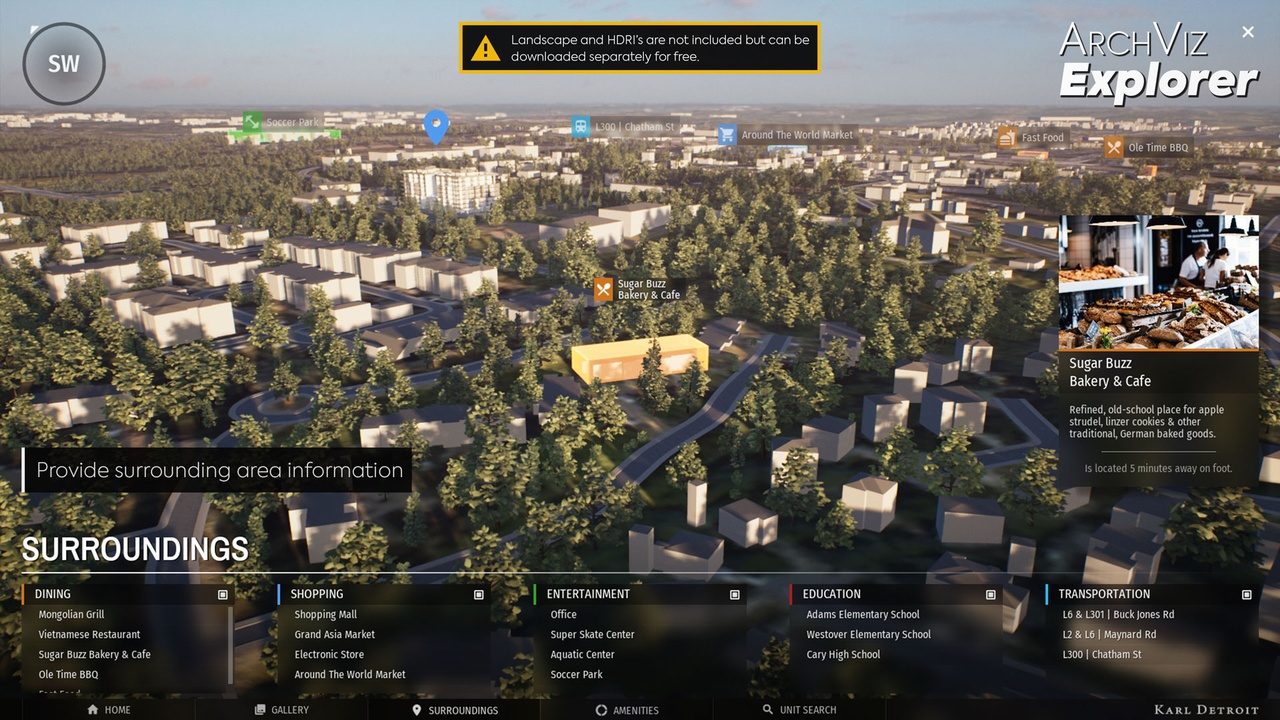1280x720 pixels.
Task: Select the Amenities tab
Action: (626, 710)
